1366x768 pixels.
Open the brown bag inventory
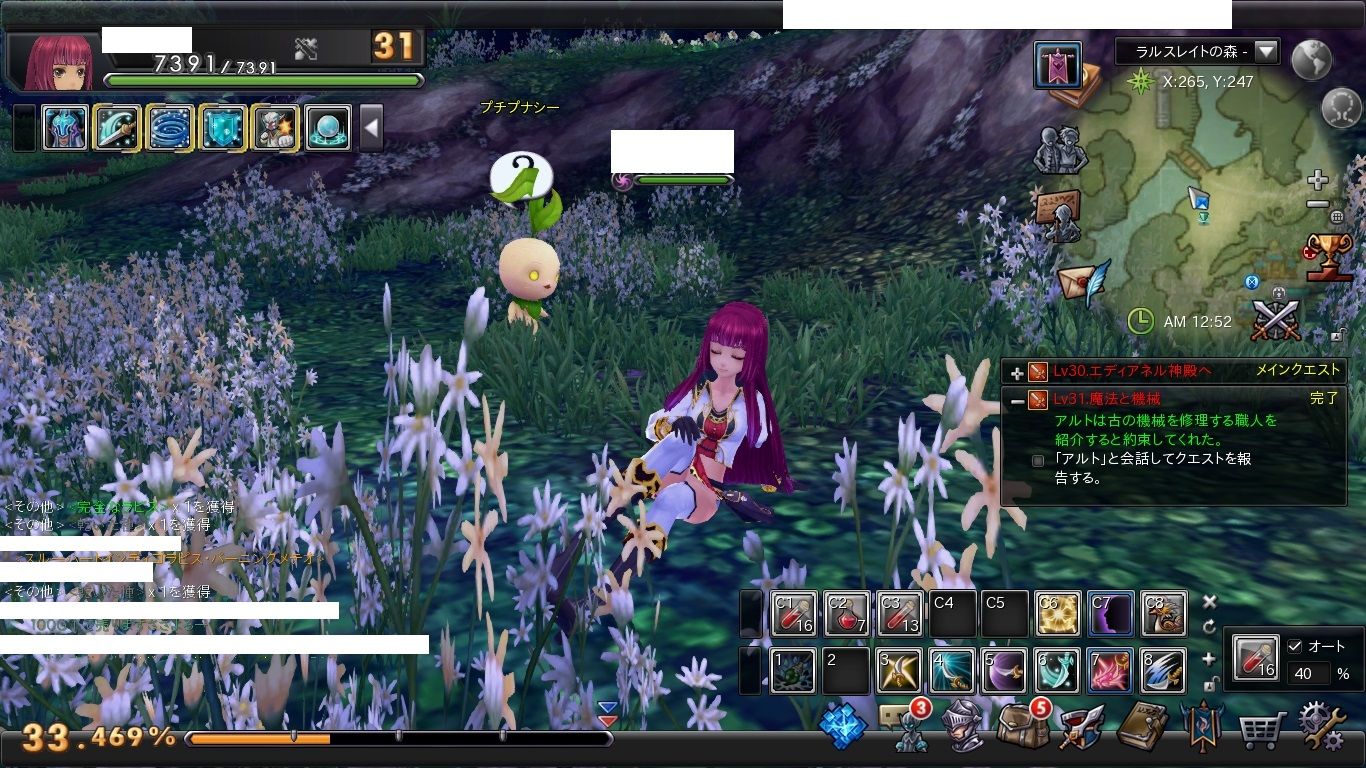click(x=1022, y=727)
